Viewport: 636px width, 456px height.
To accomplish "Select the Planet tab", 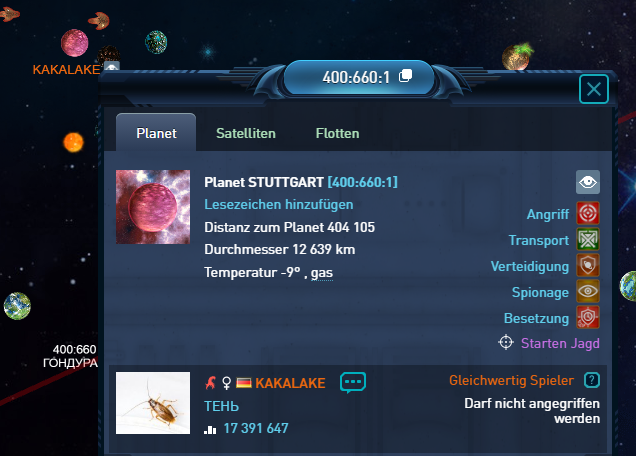I will click(156, 133).
